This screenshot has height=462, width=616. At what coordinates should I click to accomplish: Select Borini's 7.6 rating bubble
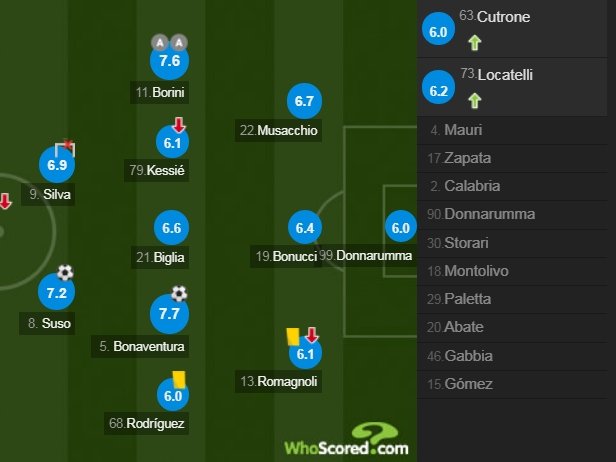pyautogui.click(x=169, y=61)
